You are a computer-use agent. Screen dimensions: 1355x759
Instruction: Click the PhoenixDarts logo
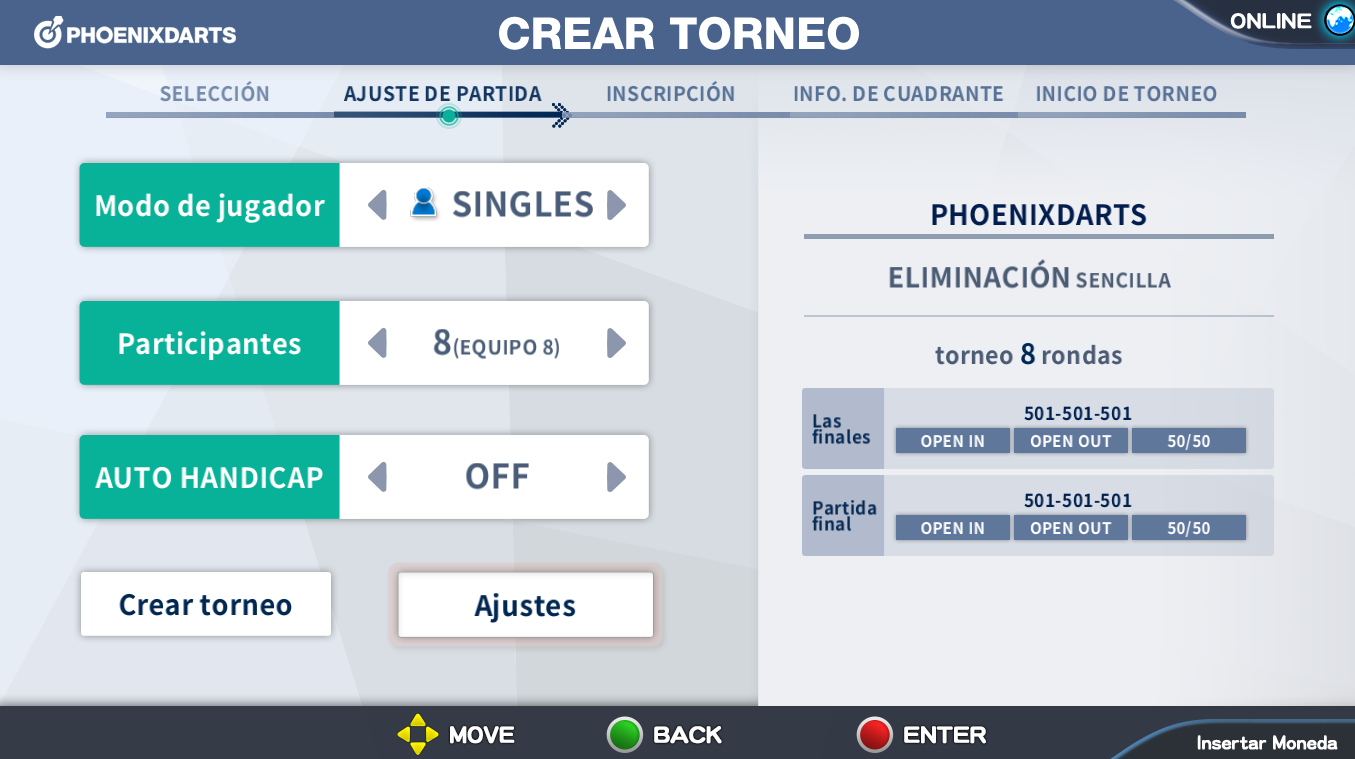click(136, 35)
